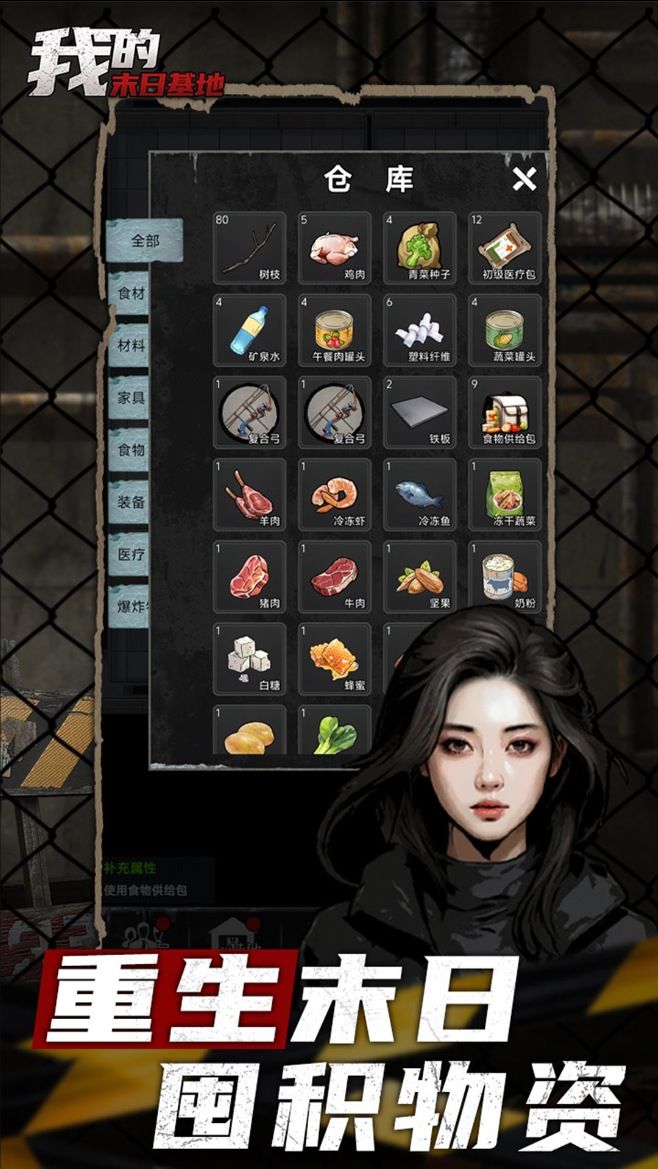Show the 家具 furniture tab
Image resolution: width=658 pixels, height=1169 pixels.
(x=131, y=397)
